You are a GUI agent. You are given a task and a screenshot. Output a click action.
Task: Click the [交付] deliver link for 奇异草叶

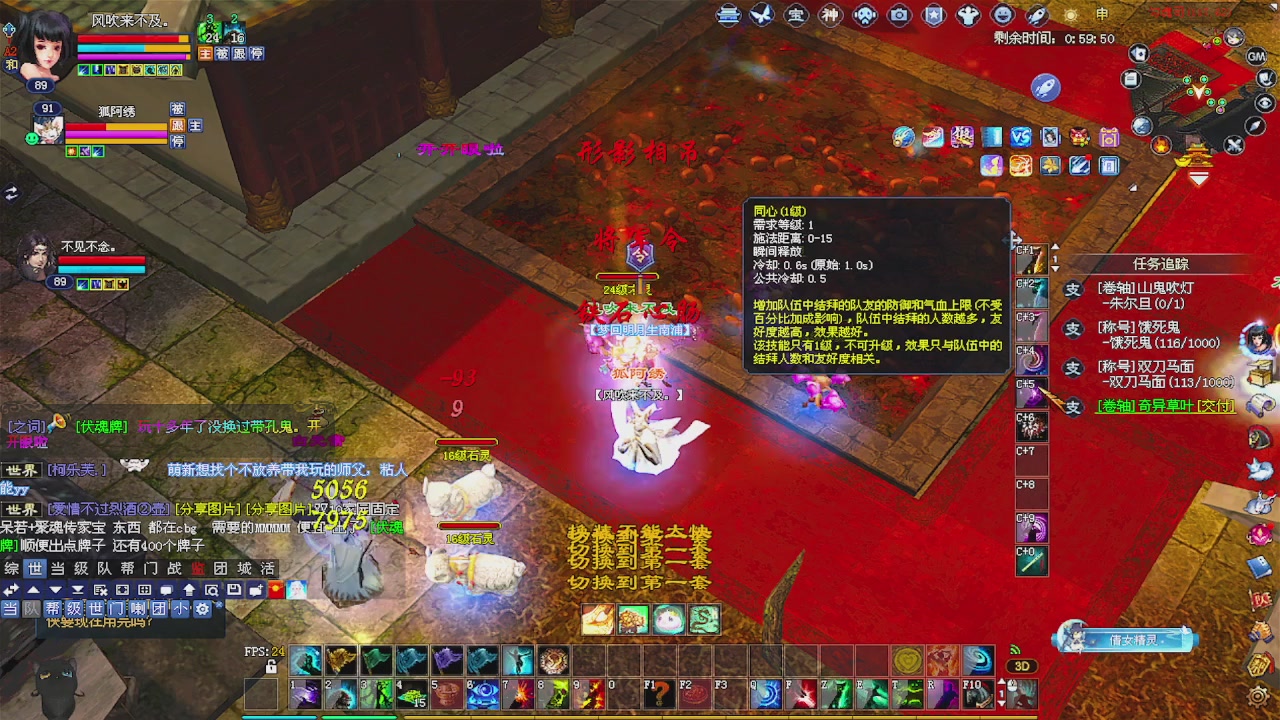[1218, 407]
